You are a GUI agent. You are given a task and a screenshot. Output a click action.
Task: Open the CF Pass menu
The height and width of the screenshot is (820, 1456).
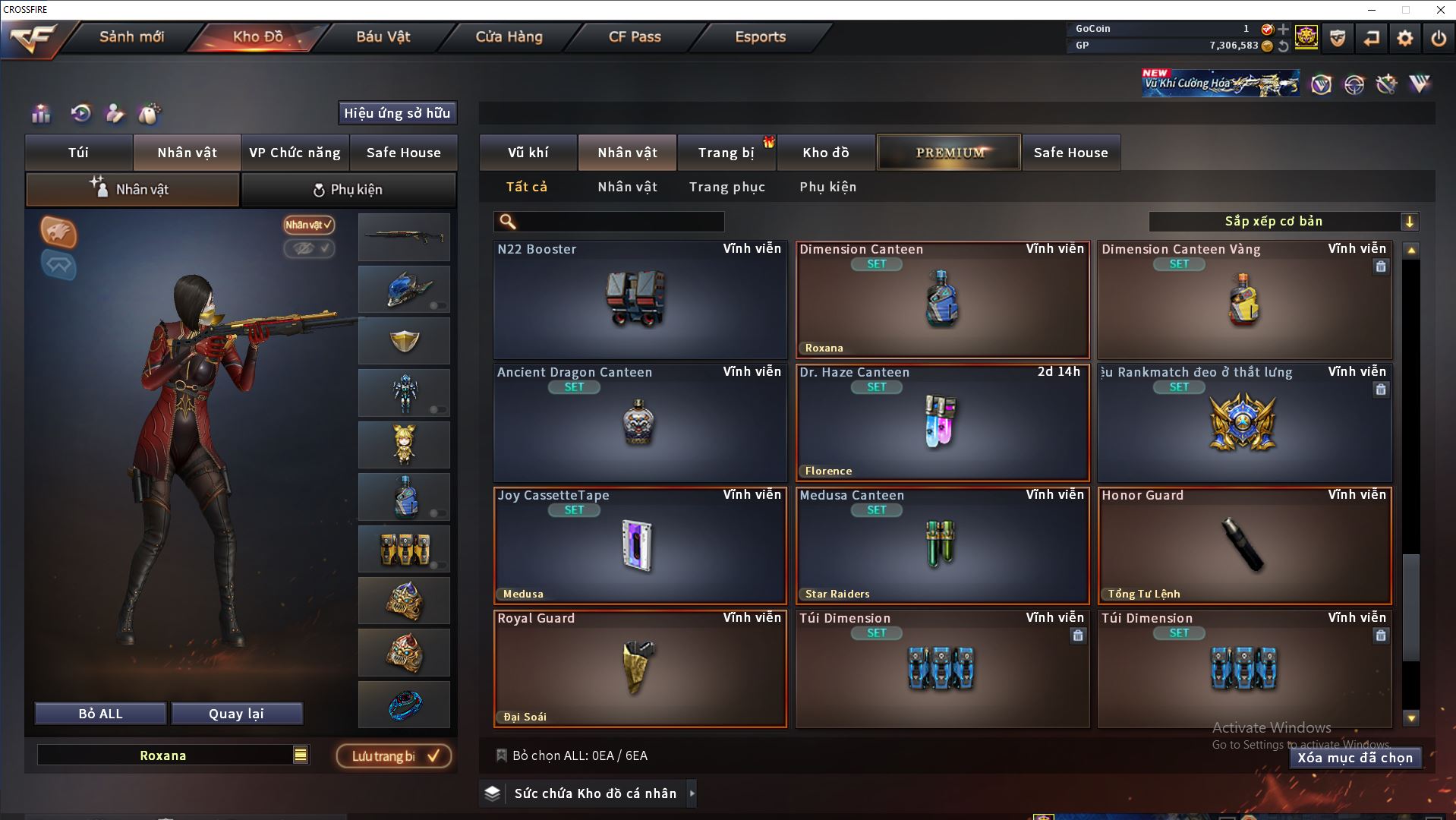click(635, 36)
